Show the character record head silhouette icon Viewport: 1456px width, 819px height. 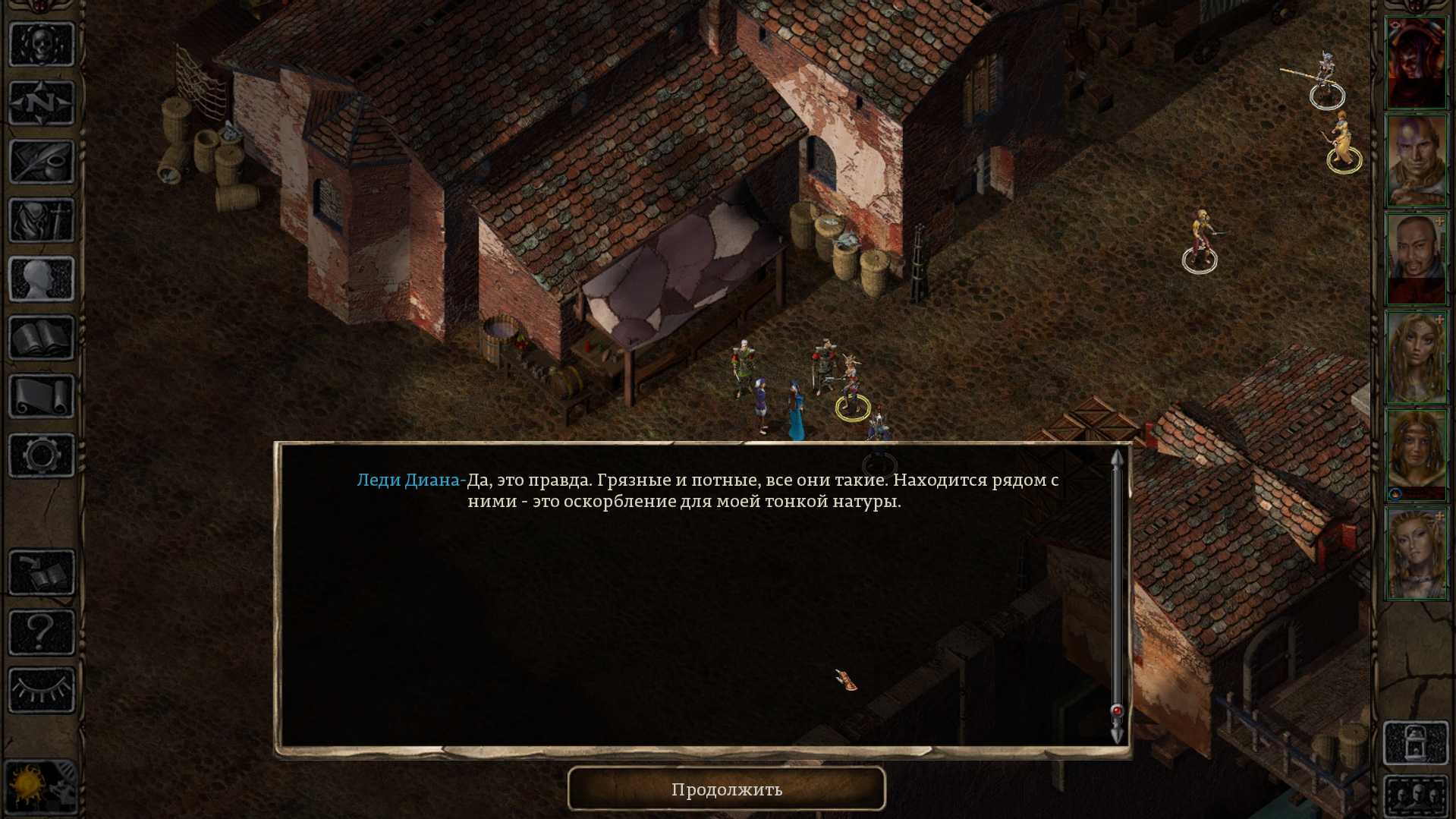[x=42, y=279]
